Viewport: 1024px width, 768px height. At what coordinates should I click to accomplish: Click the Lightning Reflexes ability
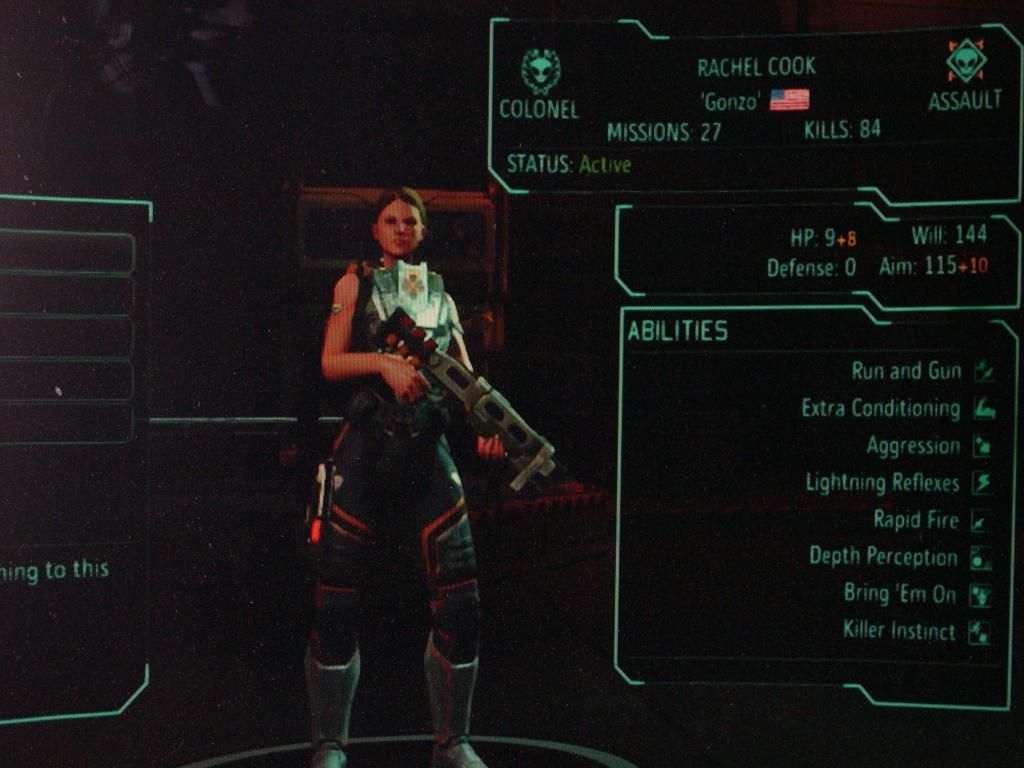[882, 483]
